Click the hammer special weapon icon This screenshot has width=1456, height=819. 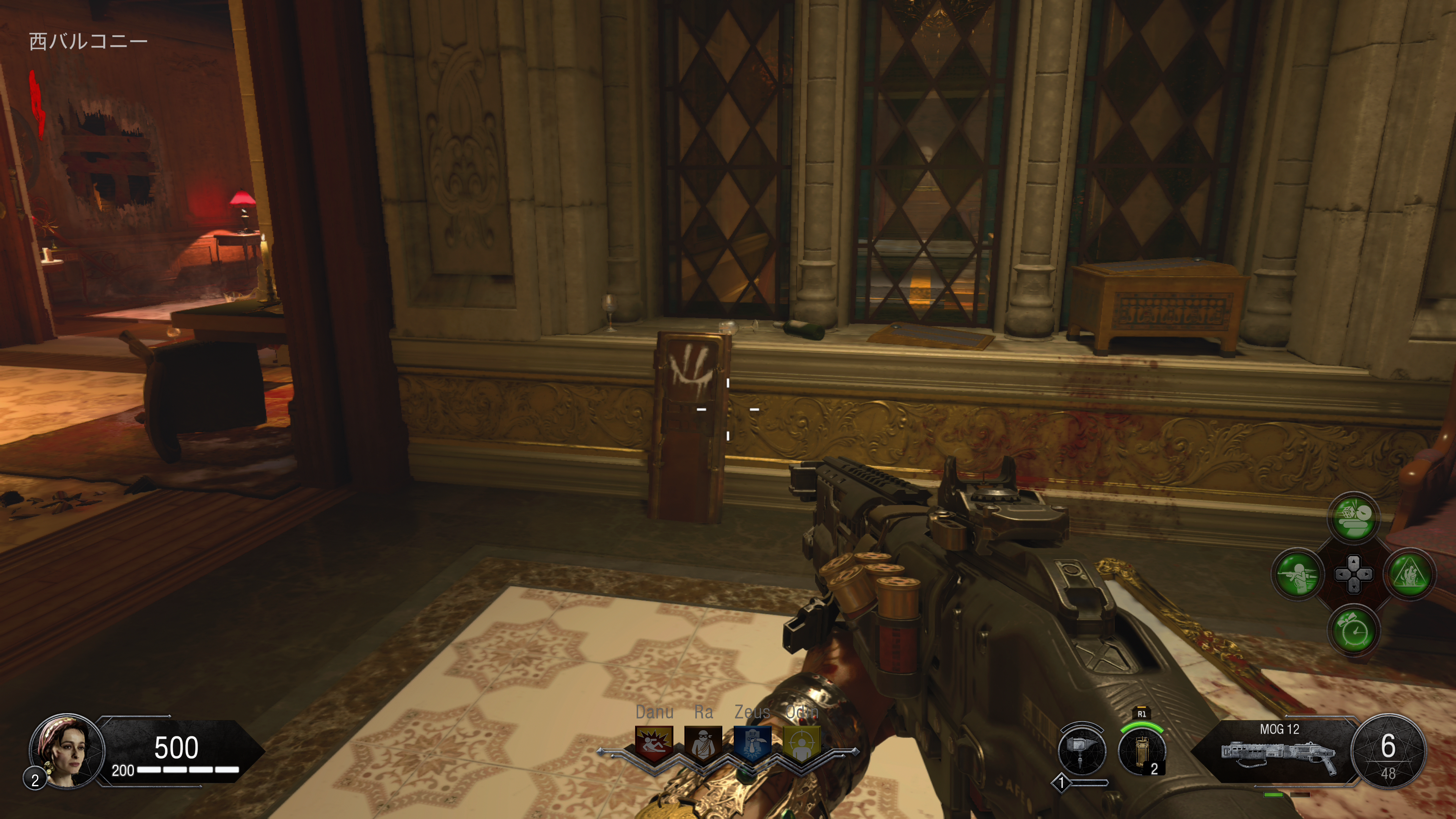1081,751
